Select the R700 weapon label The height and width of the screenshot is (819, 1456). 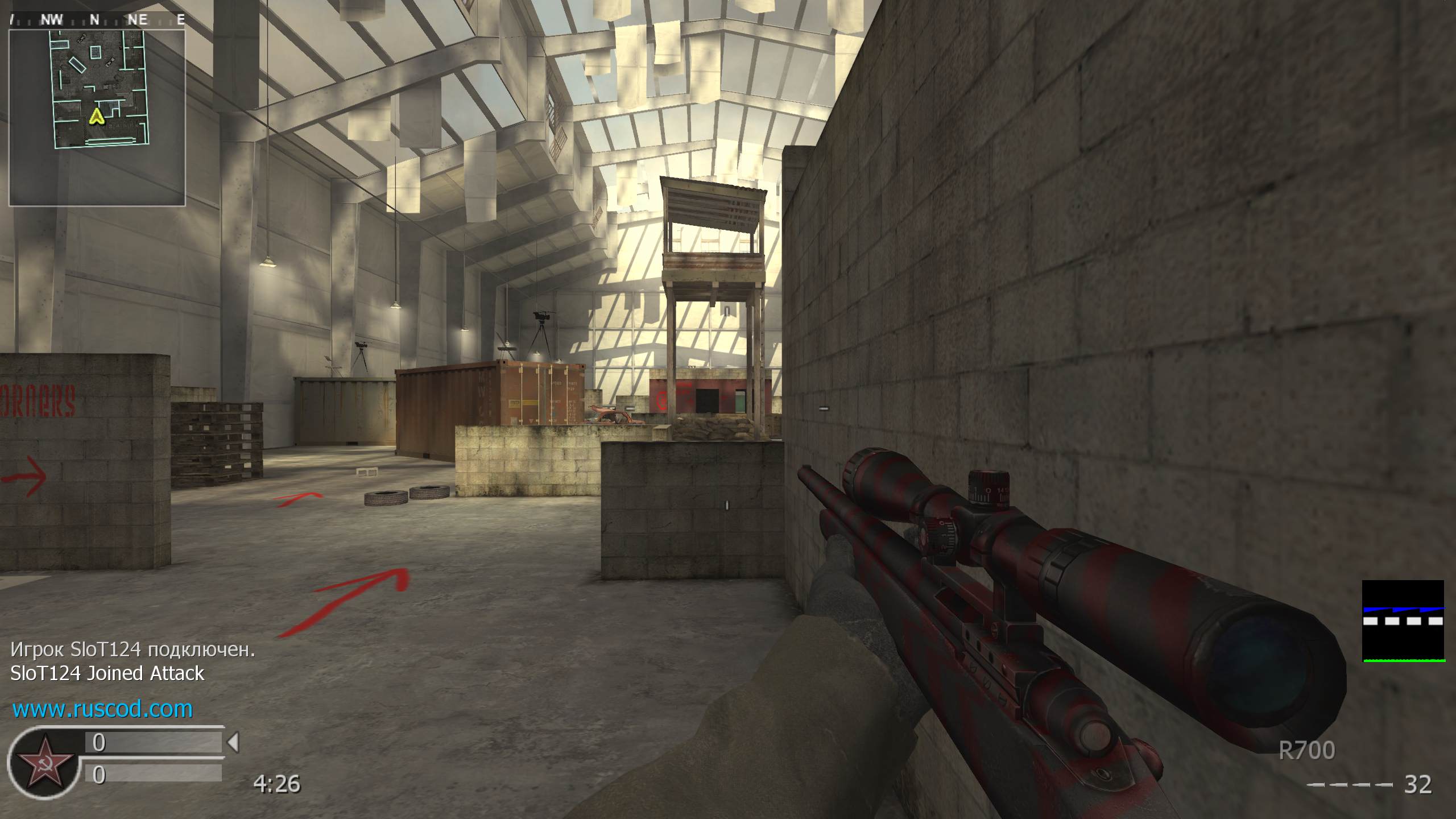[1306, 751]
